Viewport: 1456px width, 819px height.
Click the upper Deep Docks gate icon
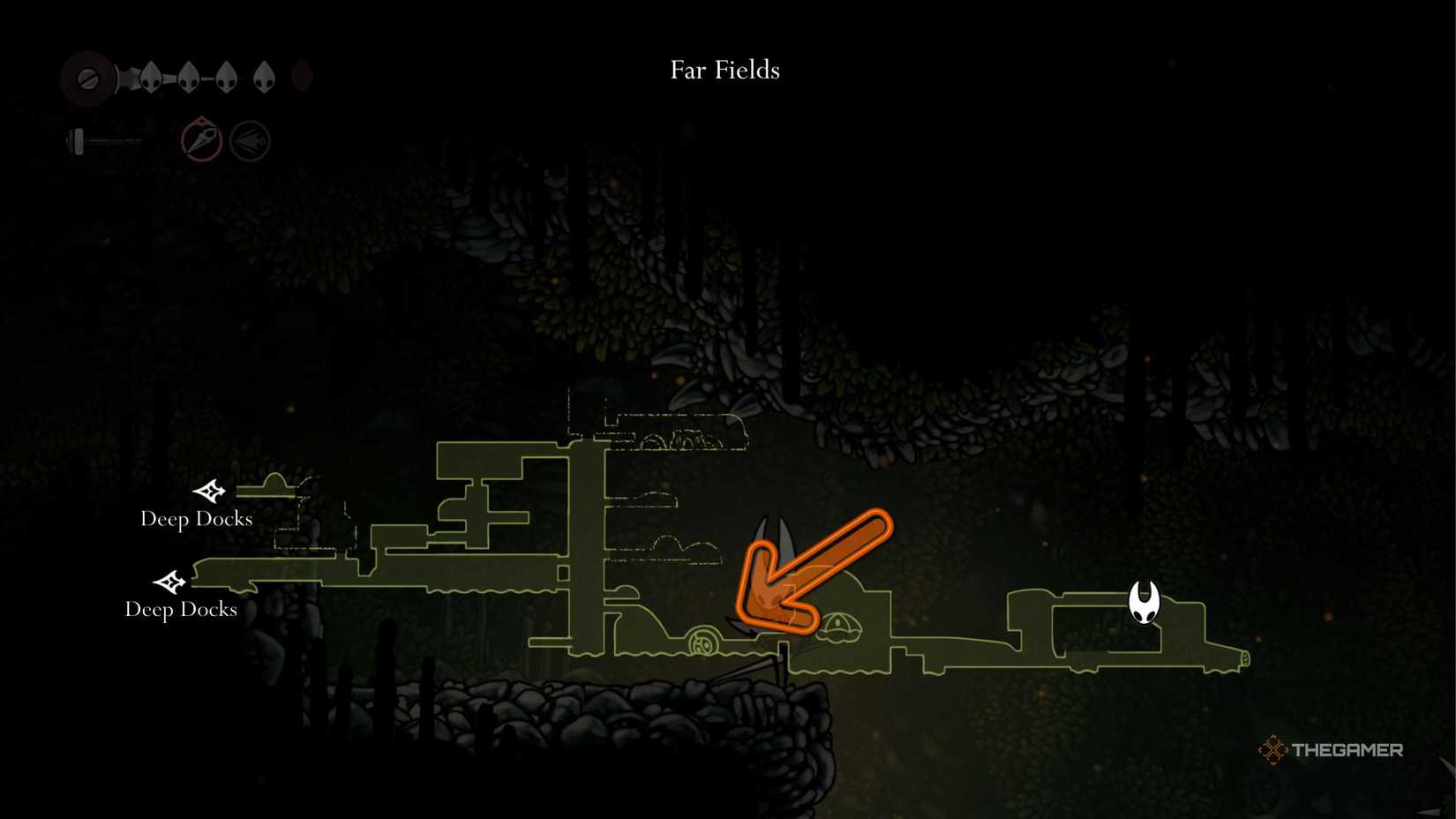(x=212, y=492)
